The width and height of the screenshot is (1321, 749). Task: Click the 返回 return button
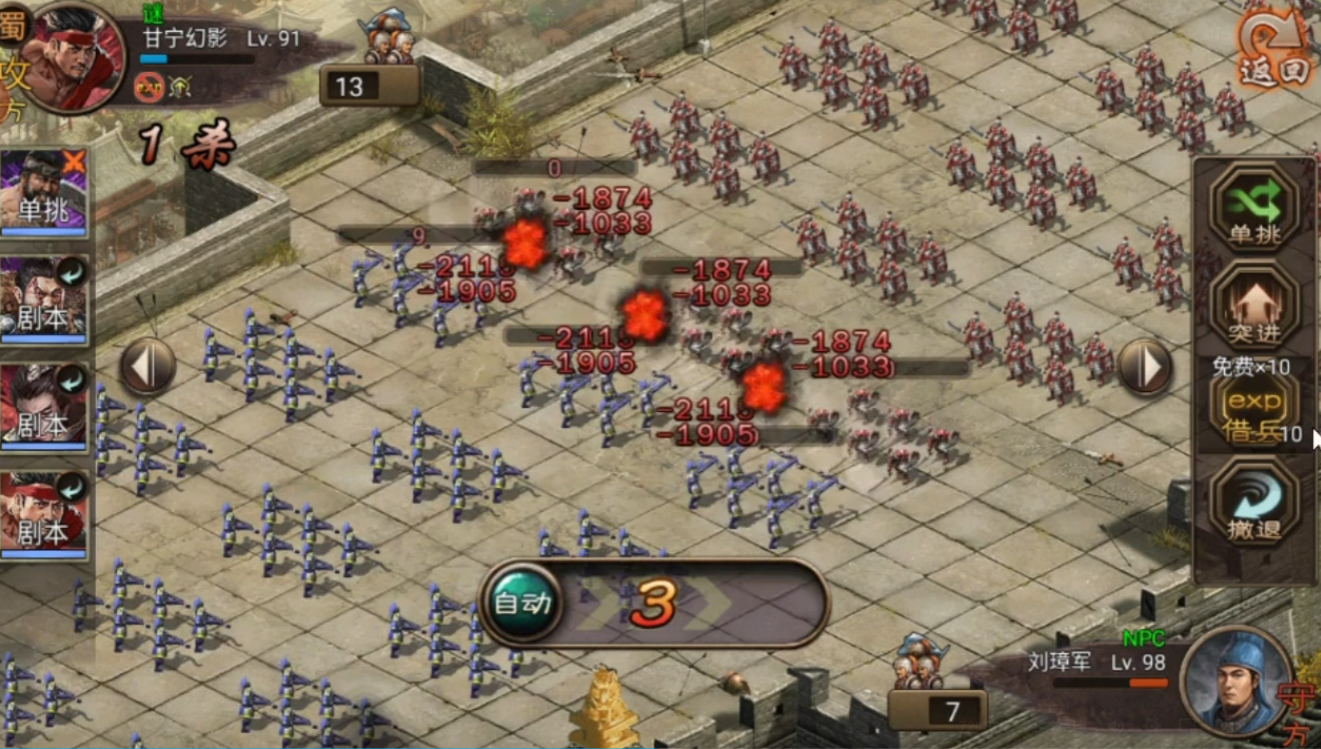click(x=1273, y=50)
